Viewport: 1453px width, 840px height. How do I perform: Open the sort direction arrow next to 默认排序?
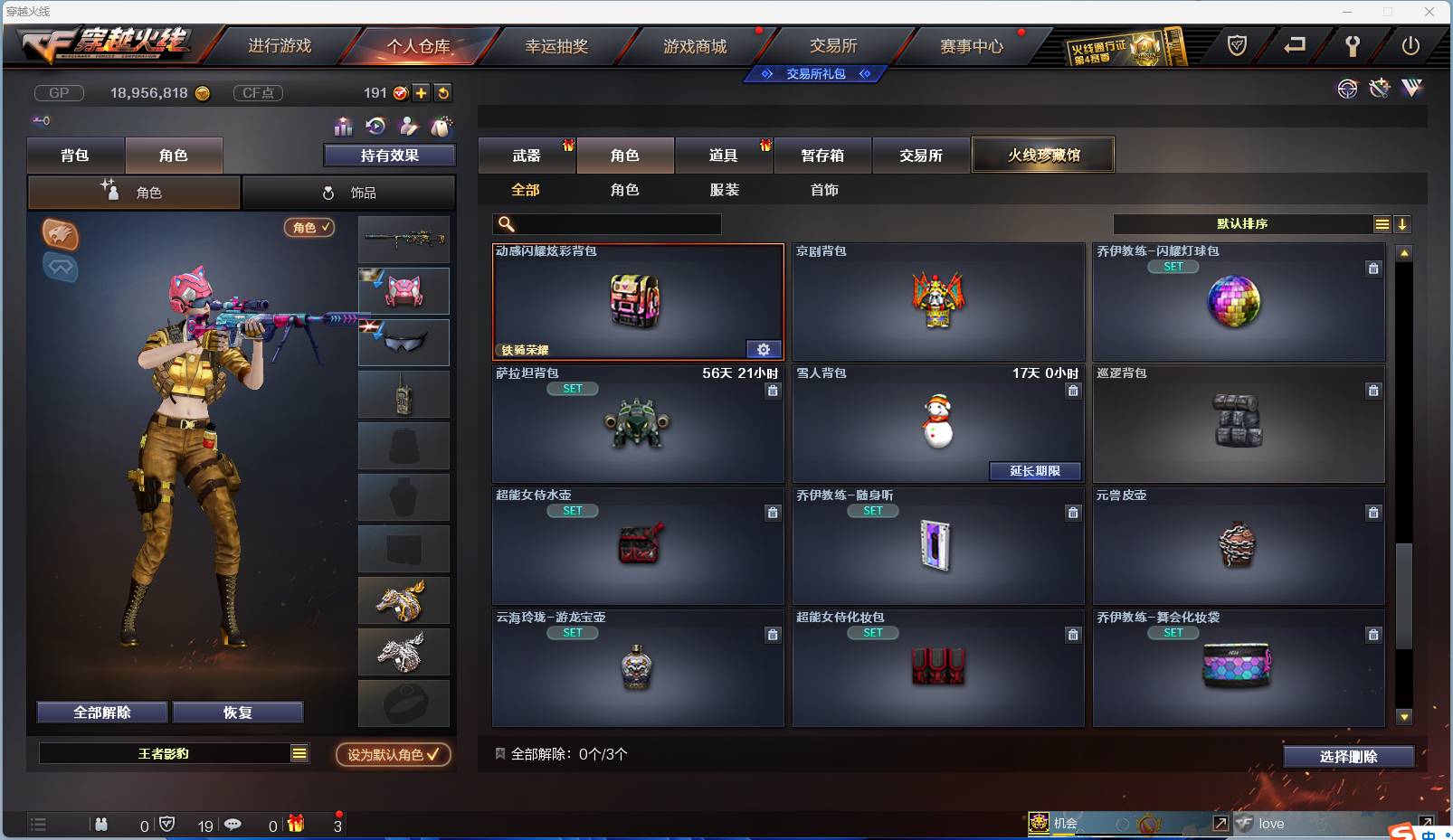point(1403,222)
